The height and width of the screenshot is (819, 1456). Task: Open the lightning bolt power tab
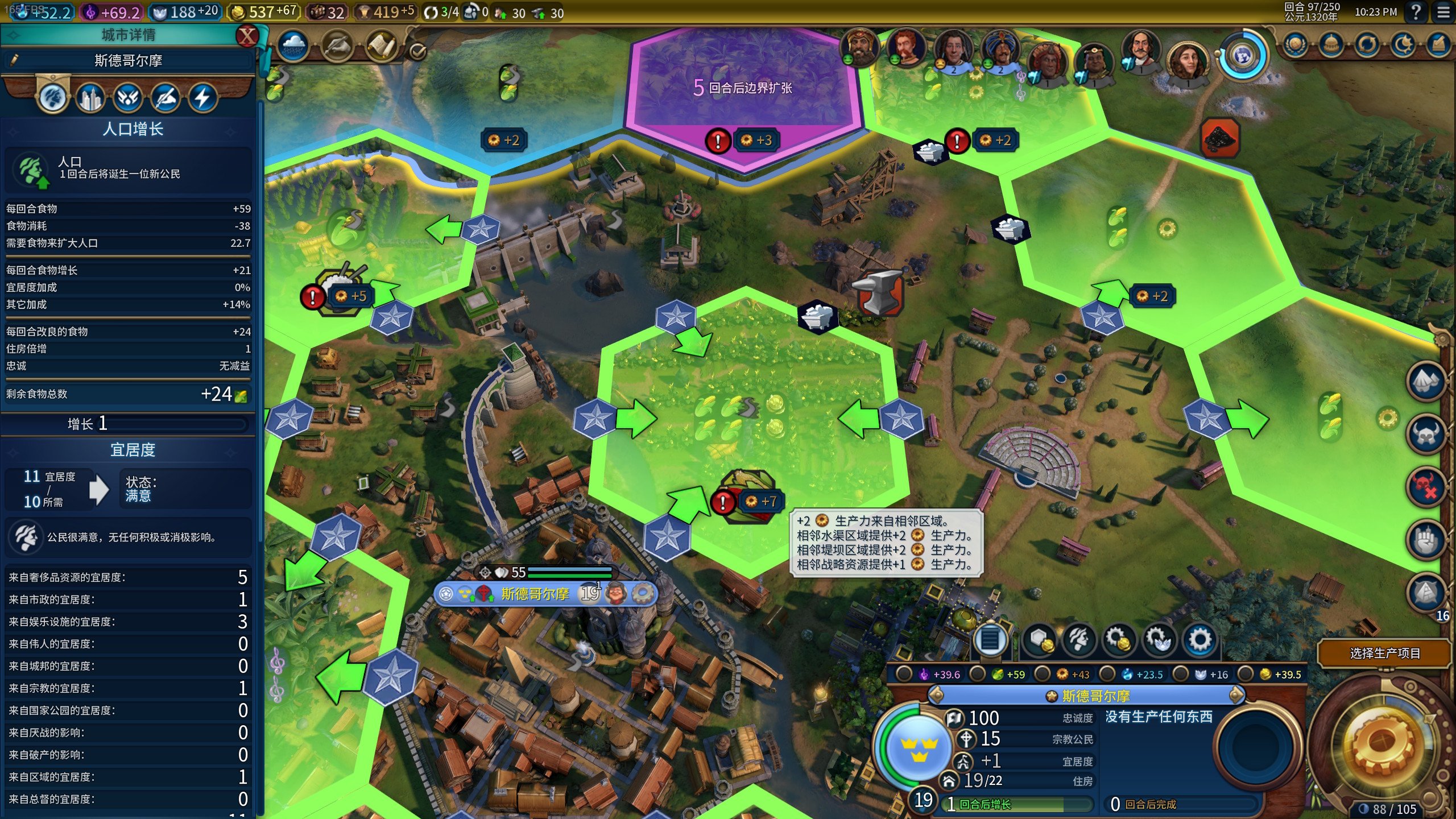point(202,98)
